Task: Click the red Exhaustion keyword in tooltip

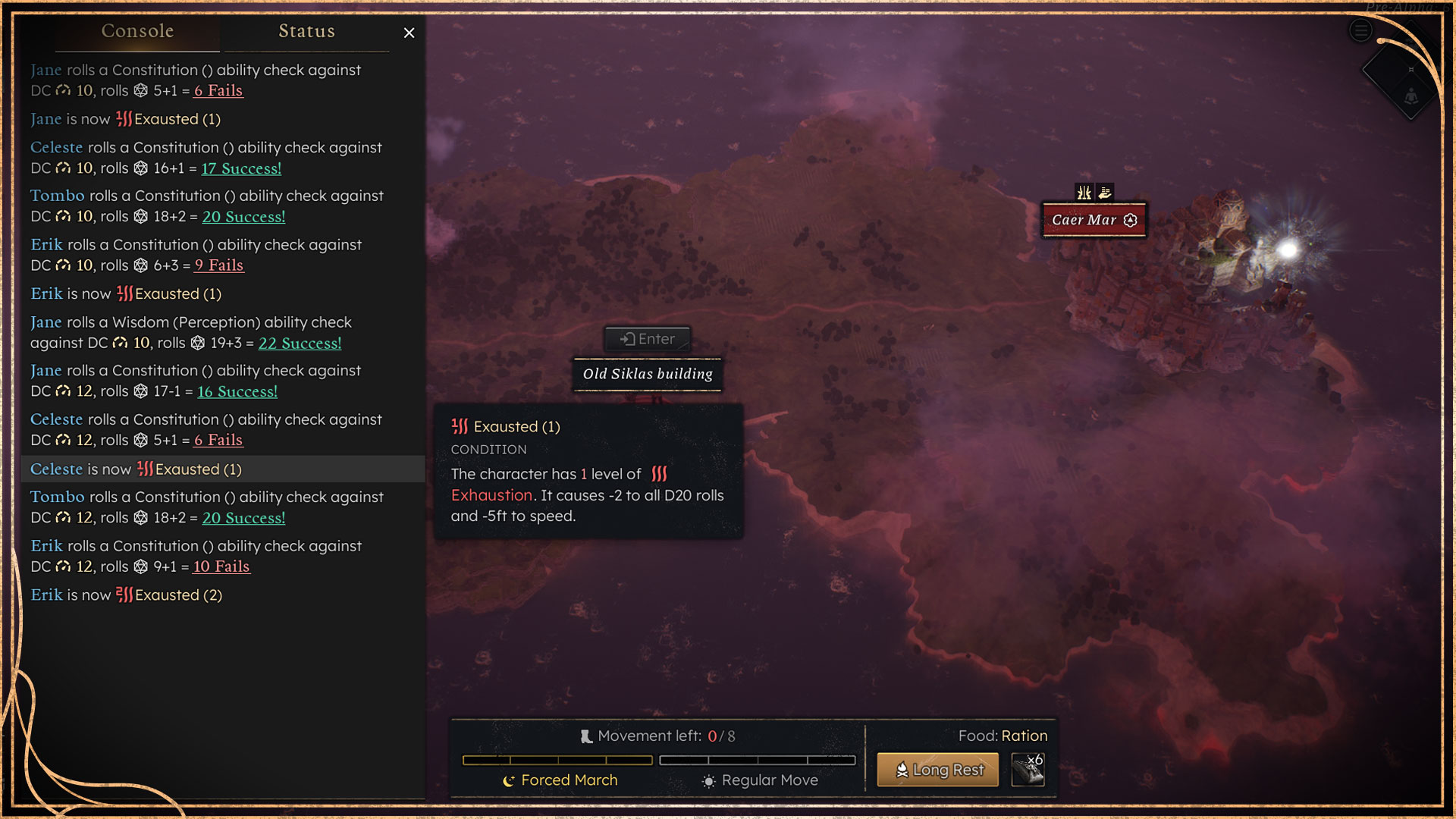Action: point(491,495)
